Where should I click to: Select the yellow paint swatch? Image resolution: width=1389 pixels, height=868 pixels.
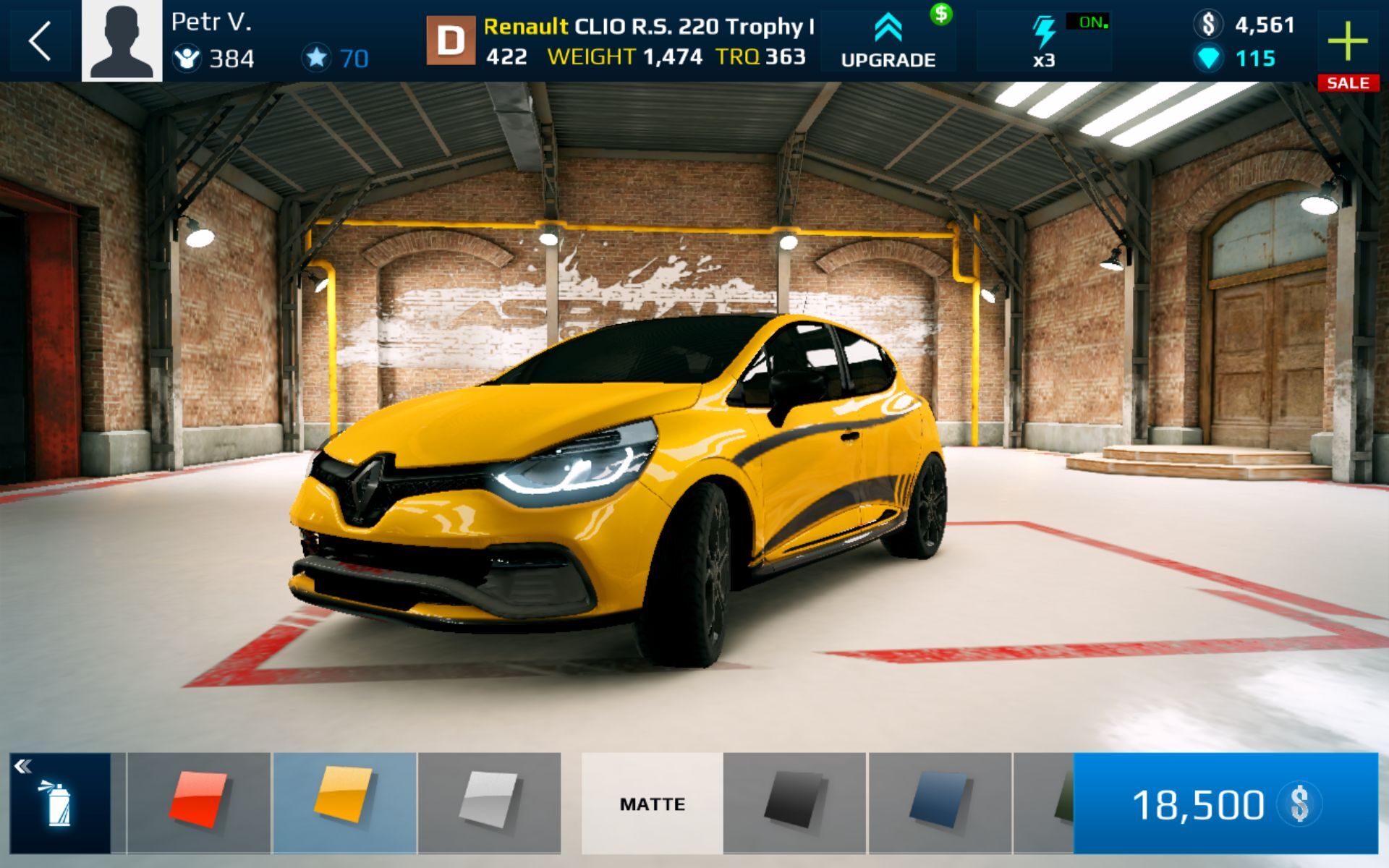[344, 803]
